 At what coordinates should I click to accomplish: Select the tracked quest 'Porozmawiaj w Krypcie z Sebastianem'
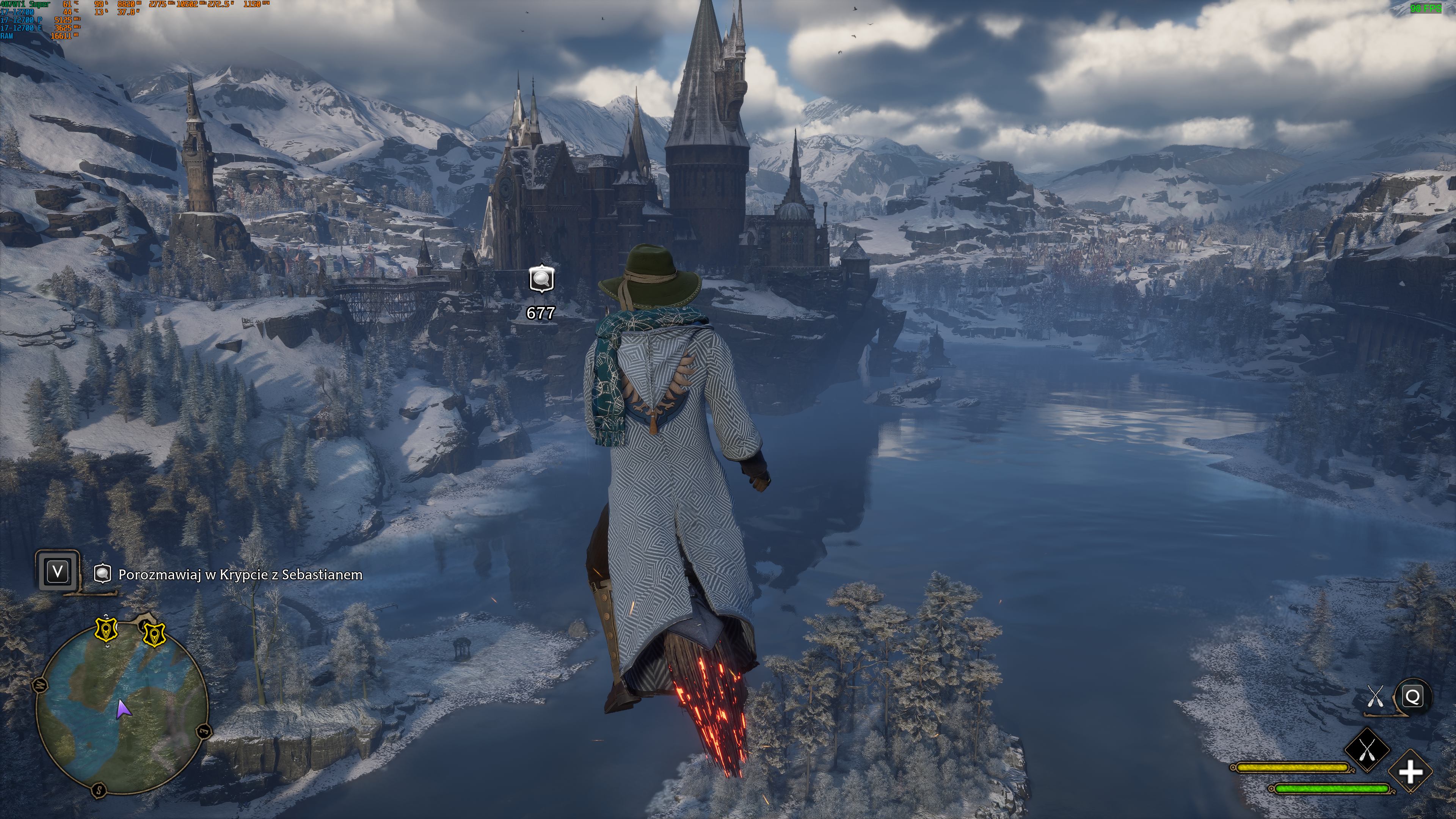[240, 574]
